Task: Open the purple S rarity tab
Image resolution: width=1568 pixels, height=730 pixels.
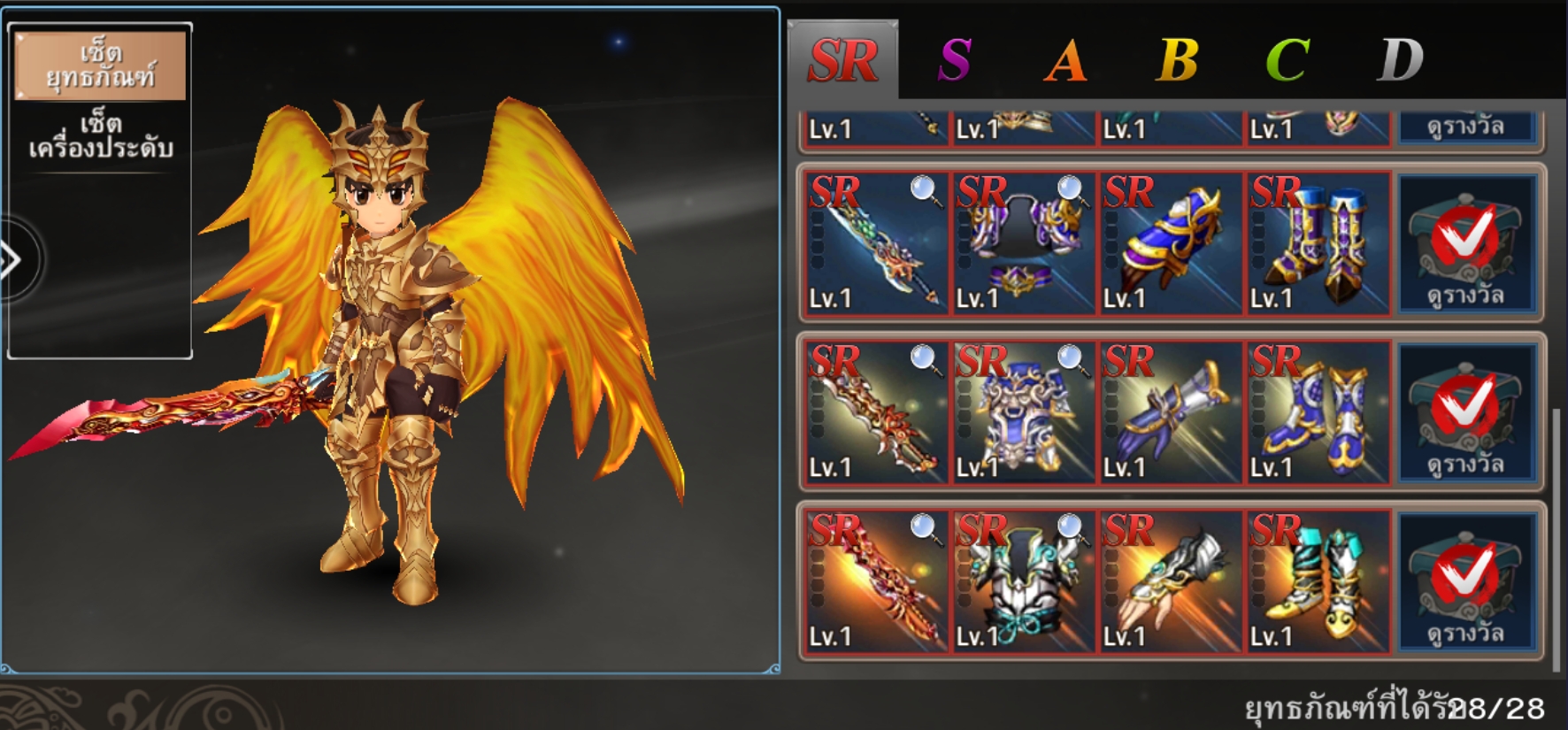Action: pos(955,60)
